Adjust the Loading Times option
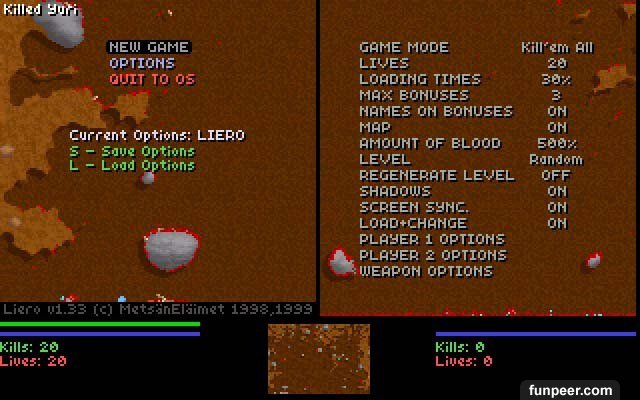640x400 pixels. pyautogui.click(x=419, y=79)
